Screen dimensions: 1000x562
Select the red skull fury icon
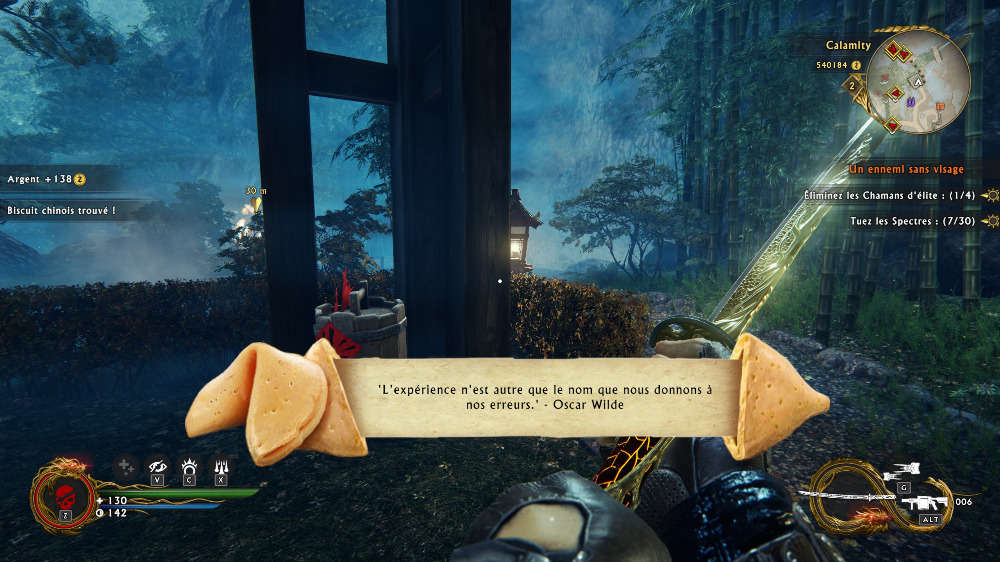tap(64, 495)
